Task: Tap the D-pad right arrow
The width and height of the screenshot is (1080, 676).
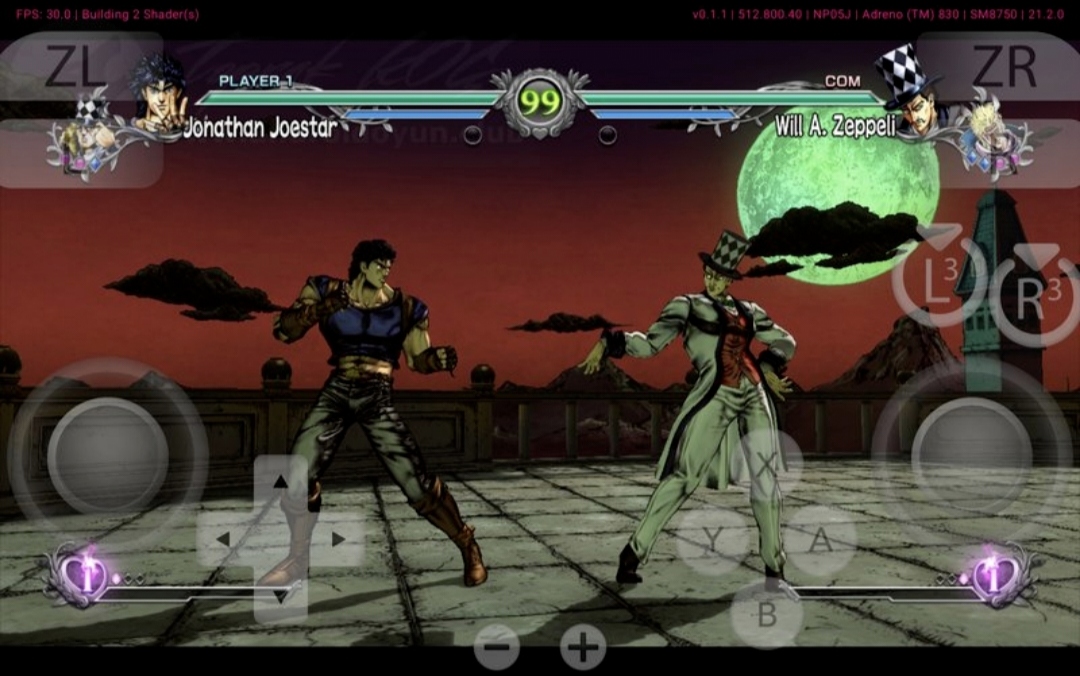Action: tap(338, 540)
